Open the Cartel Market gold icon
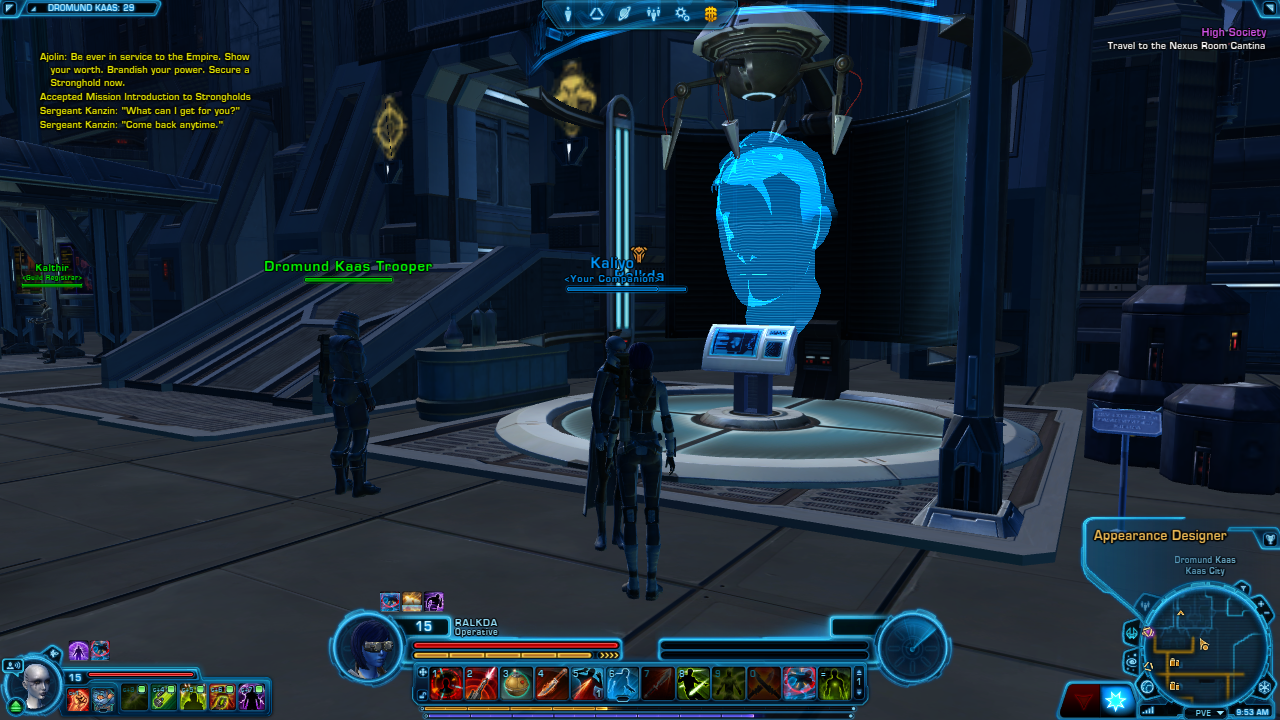Image resolution: width=1280 pixels, height=720 pixels. click(711, 14)
